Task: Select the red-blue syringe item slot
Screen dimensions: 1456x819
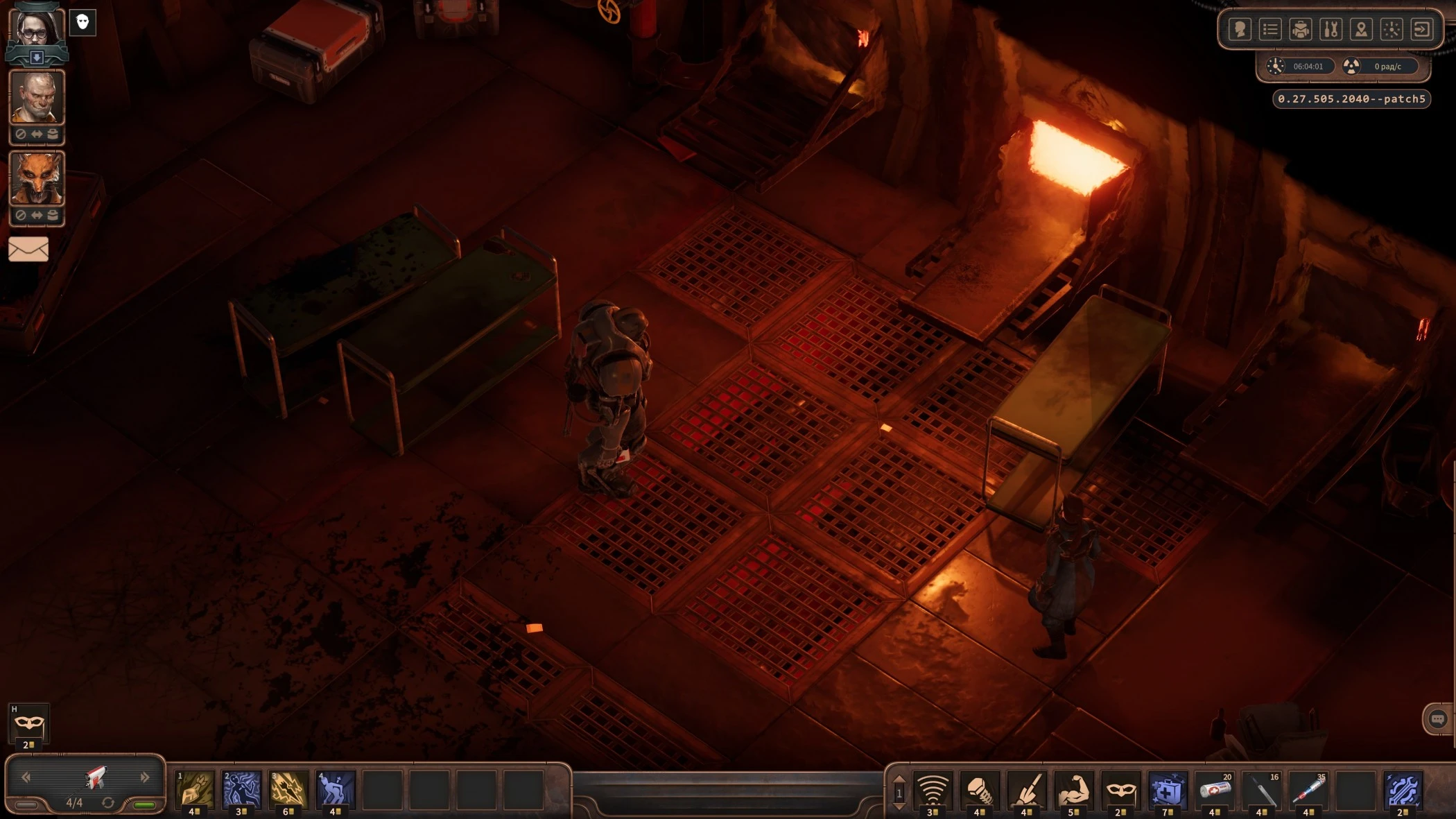Action: point(1308,789)
